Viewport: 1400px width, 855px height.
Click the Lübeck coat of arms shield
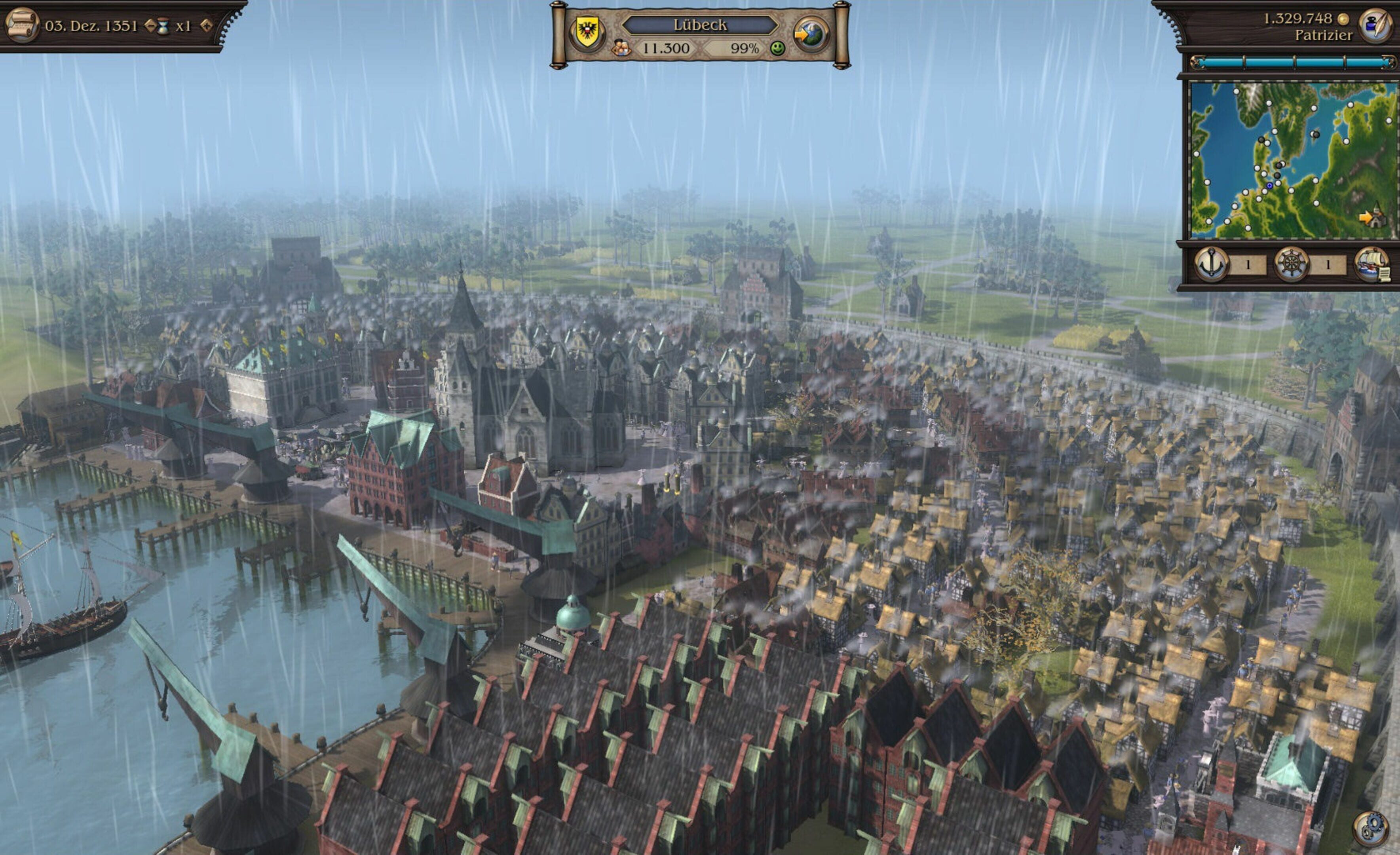585,32
